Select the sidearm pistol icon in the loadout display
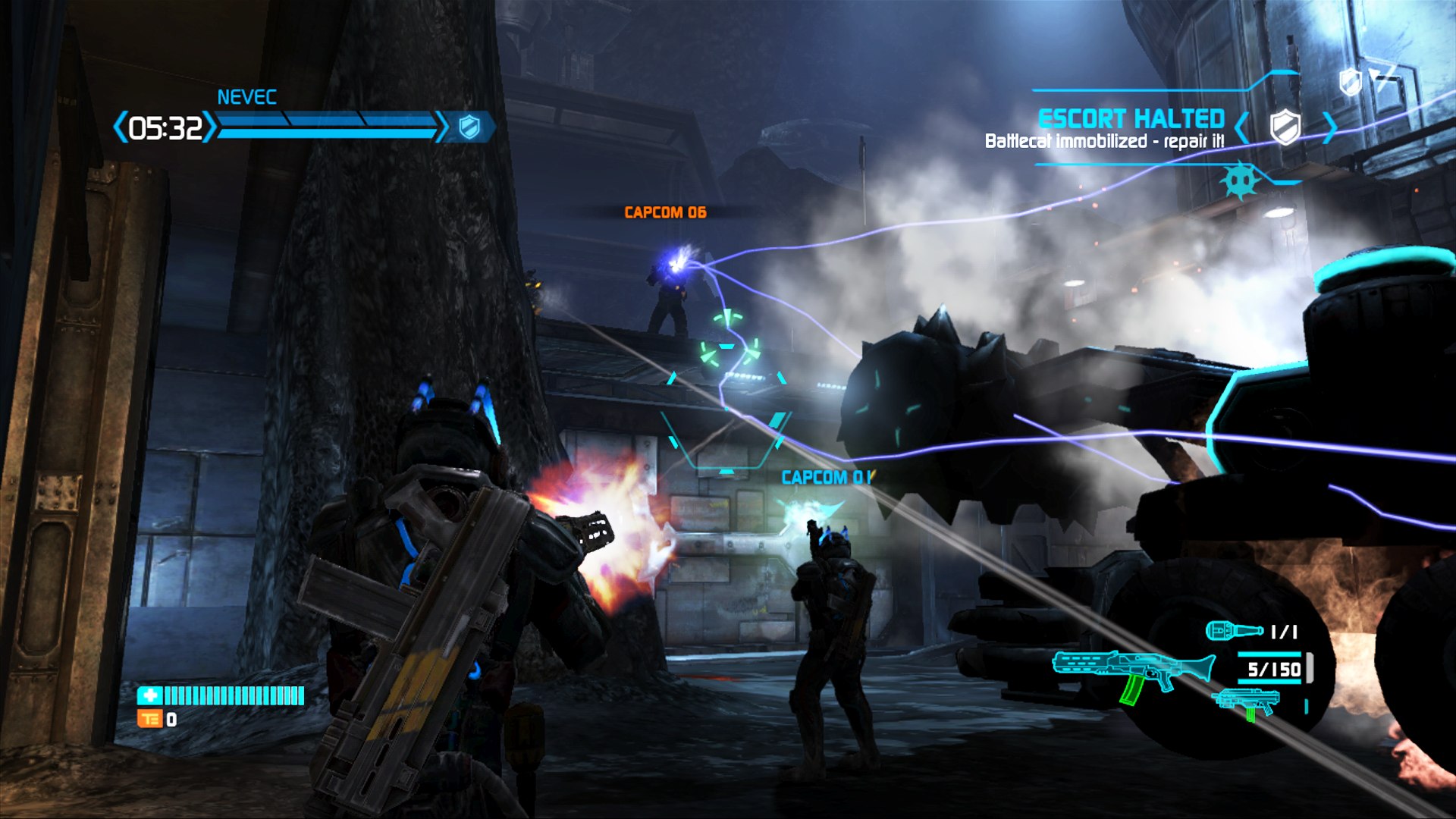The image size is (1456, 819). [x=1246, y=701]
